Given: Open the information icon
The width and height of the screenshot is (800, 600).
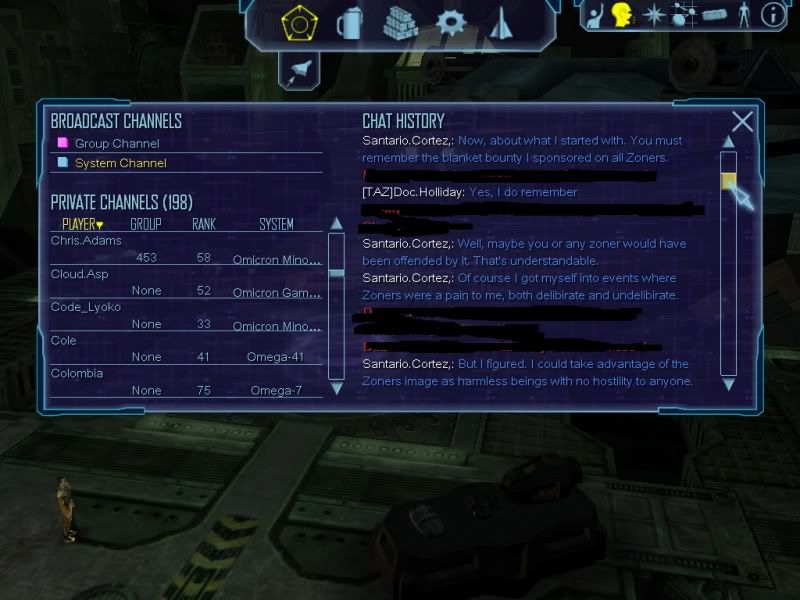Looking at the screenshot, I should tap(771, 15).
